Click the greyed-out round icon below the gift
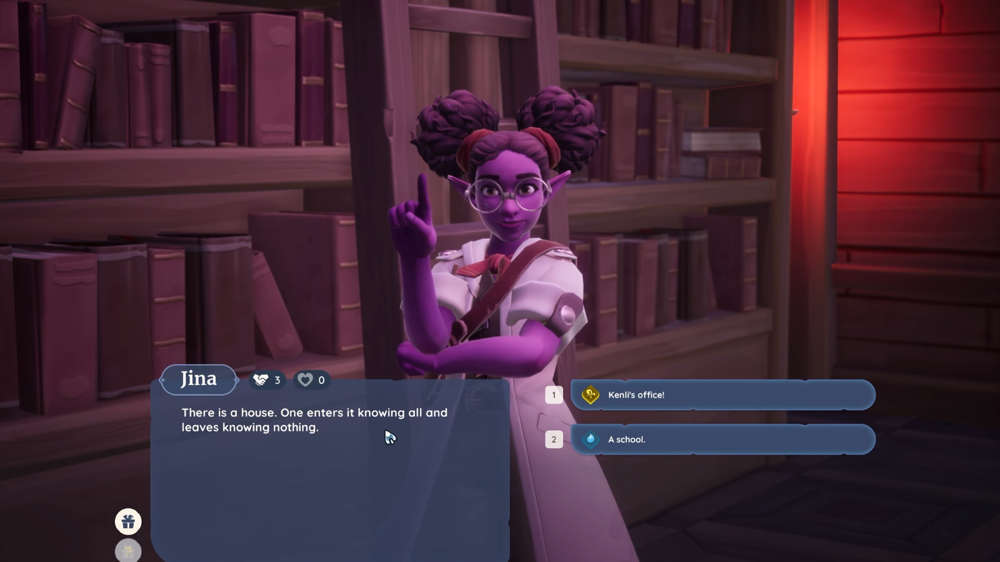 [x=128, y=551]
